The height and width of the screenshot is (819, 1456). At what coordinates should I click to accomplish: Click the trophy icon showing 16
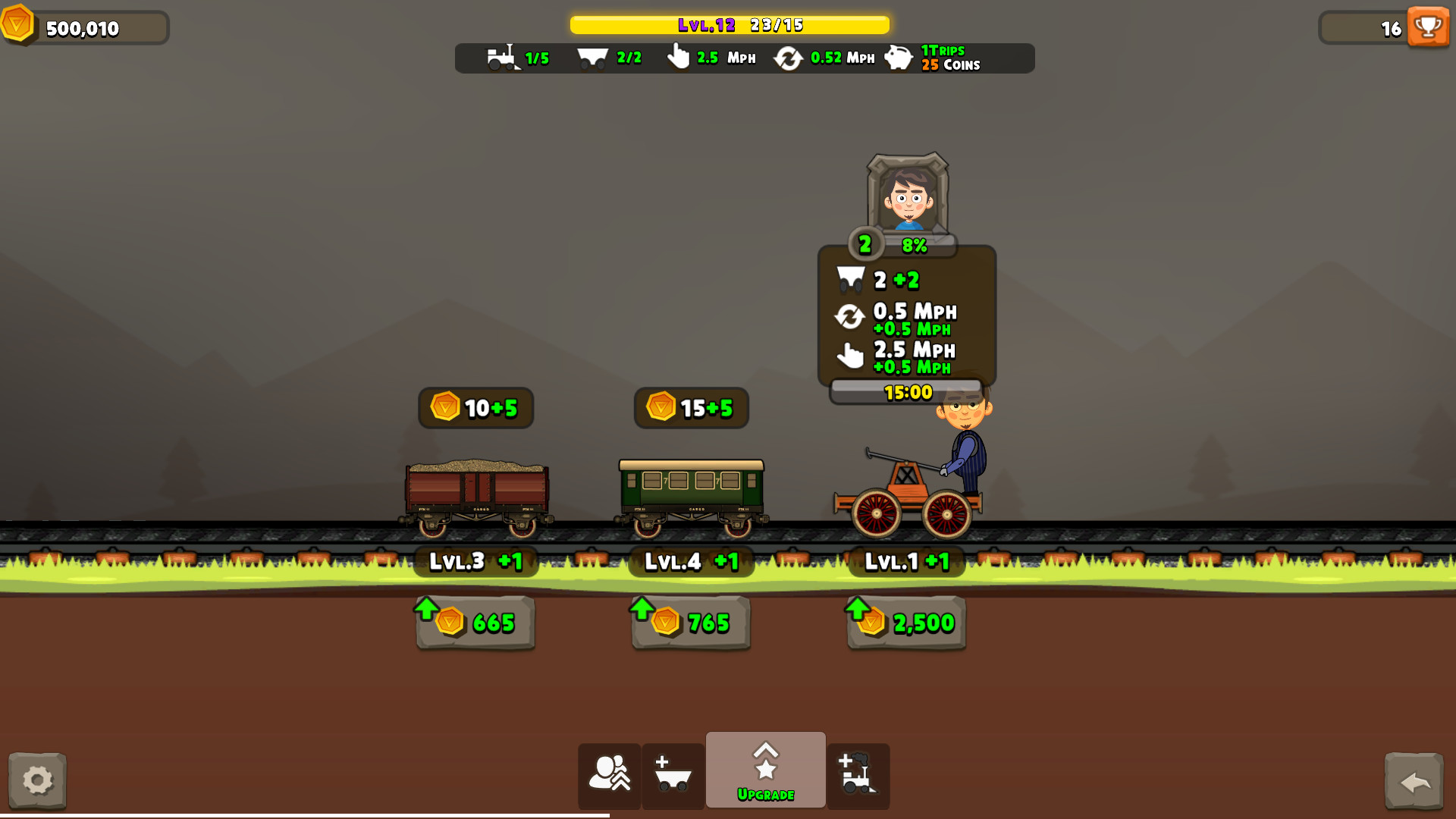click(x=1428, y=27)
